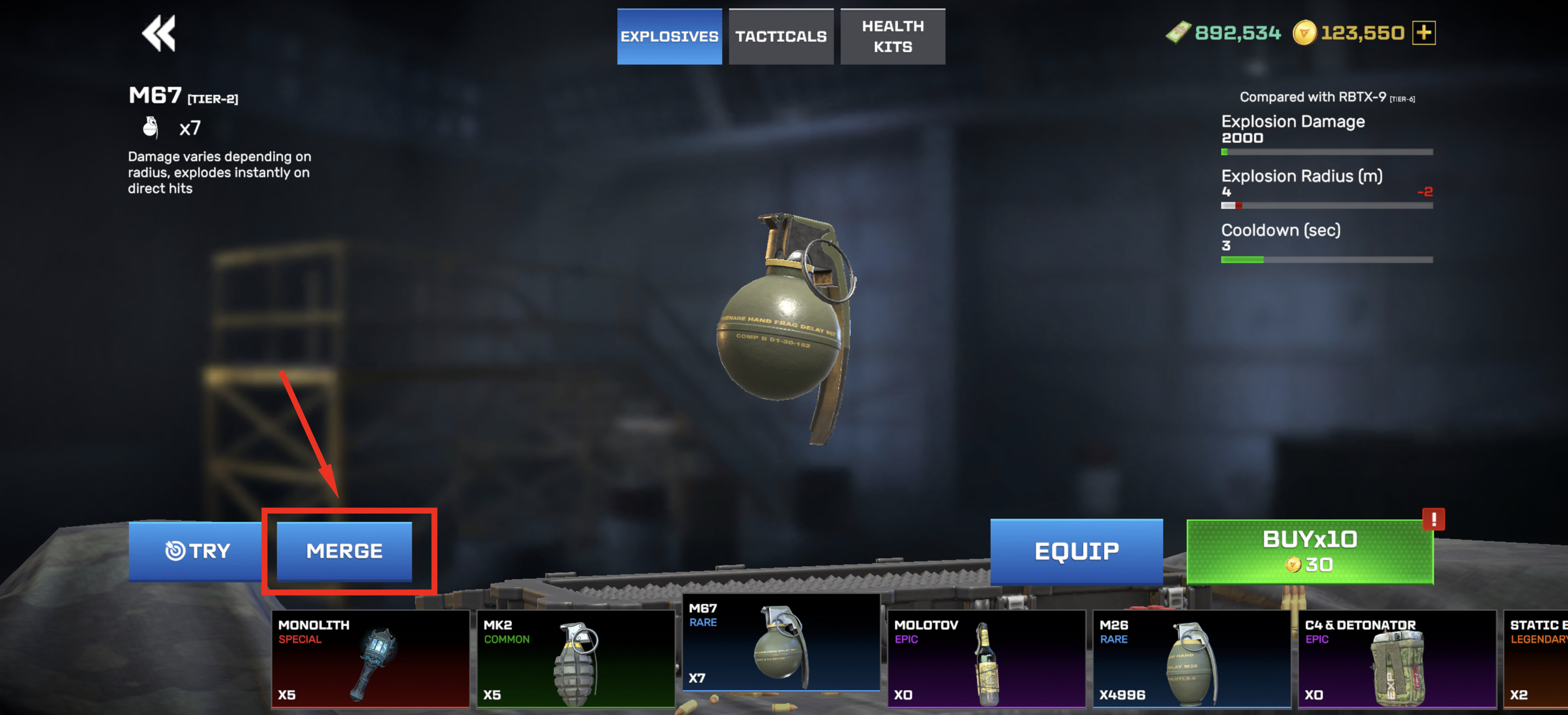Screen dimensions: 1568x715
Task: Add more gold with the plus button
Action: point(1424,33)
